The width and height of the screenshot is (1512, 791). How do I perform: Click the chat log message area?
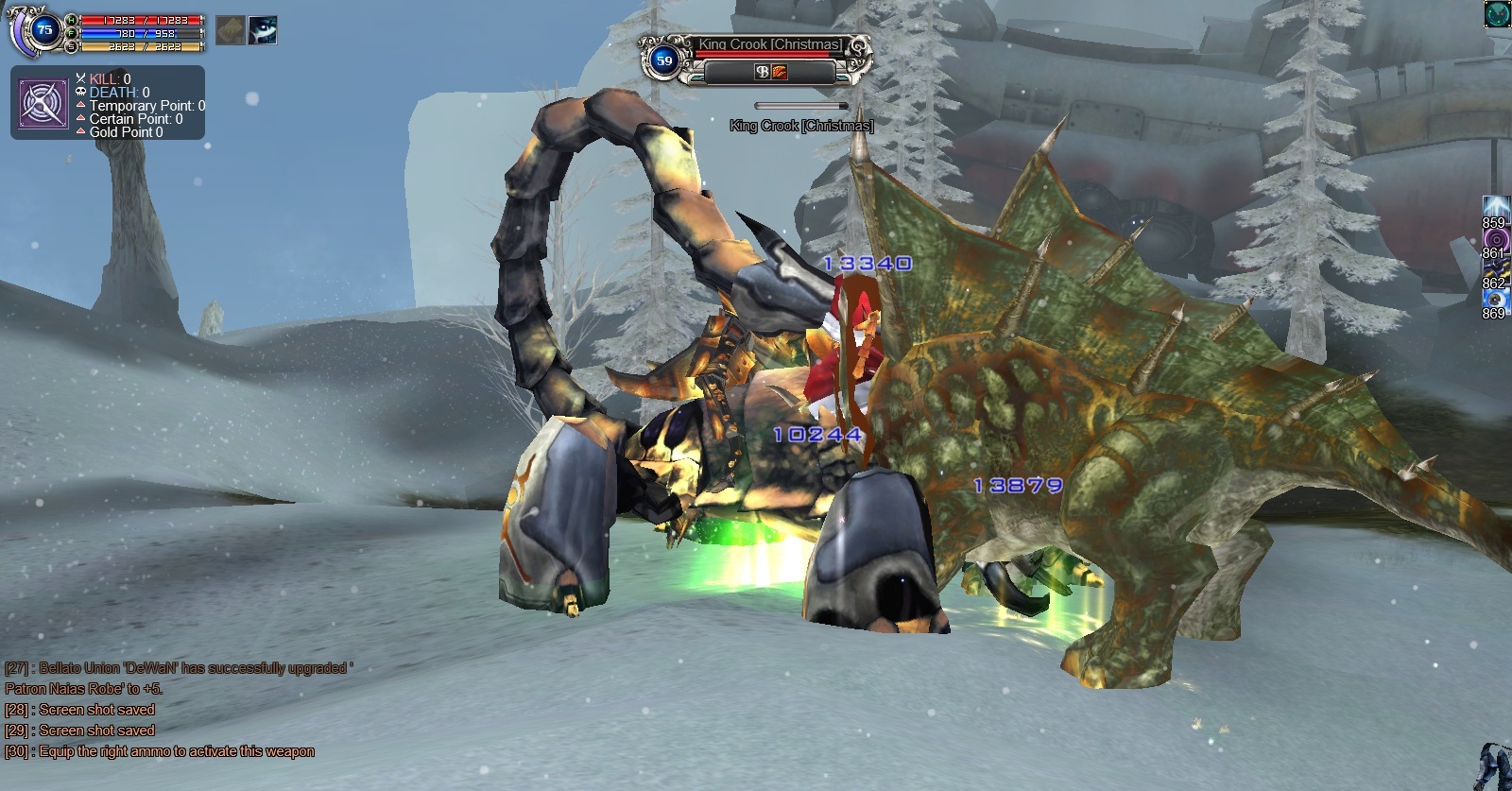[x=161, y=710]
